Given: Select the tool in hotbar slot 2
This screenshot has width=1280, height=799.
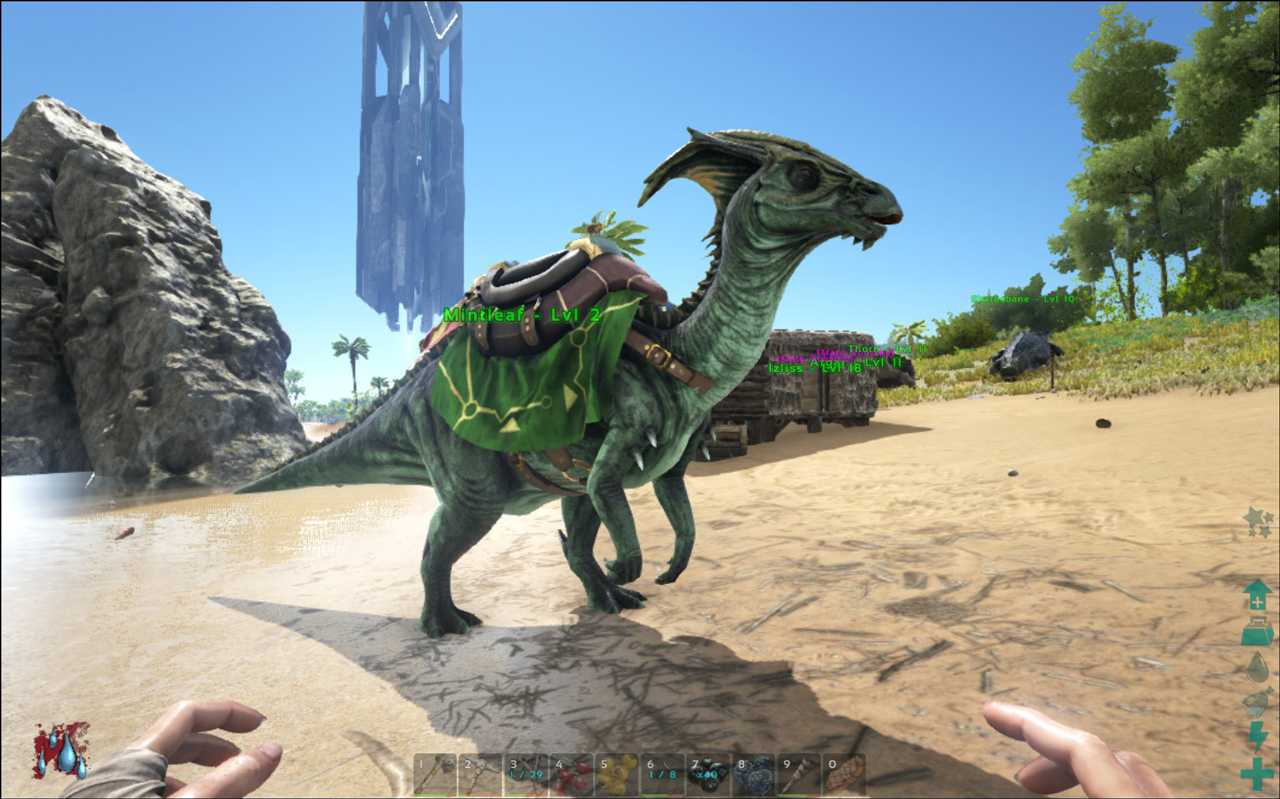Looking at the screenshot, I should click(480, 774).
